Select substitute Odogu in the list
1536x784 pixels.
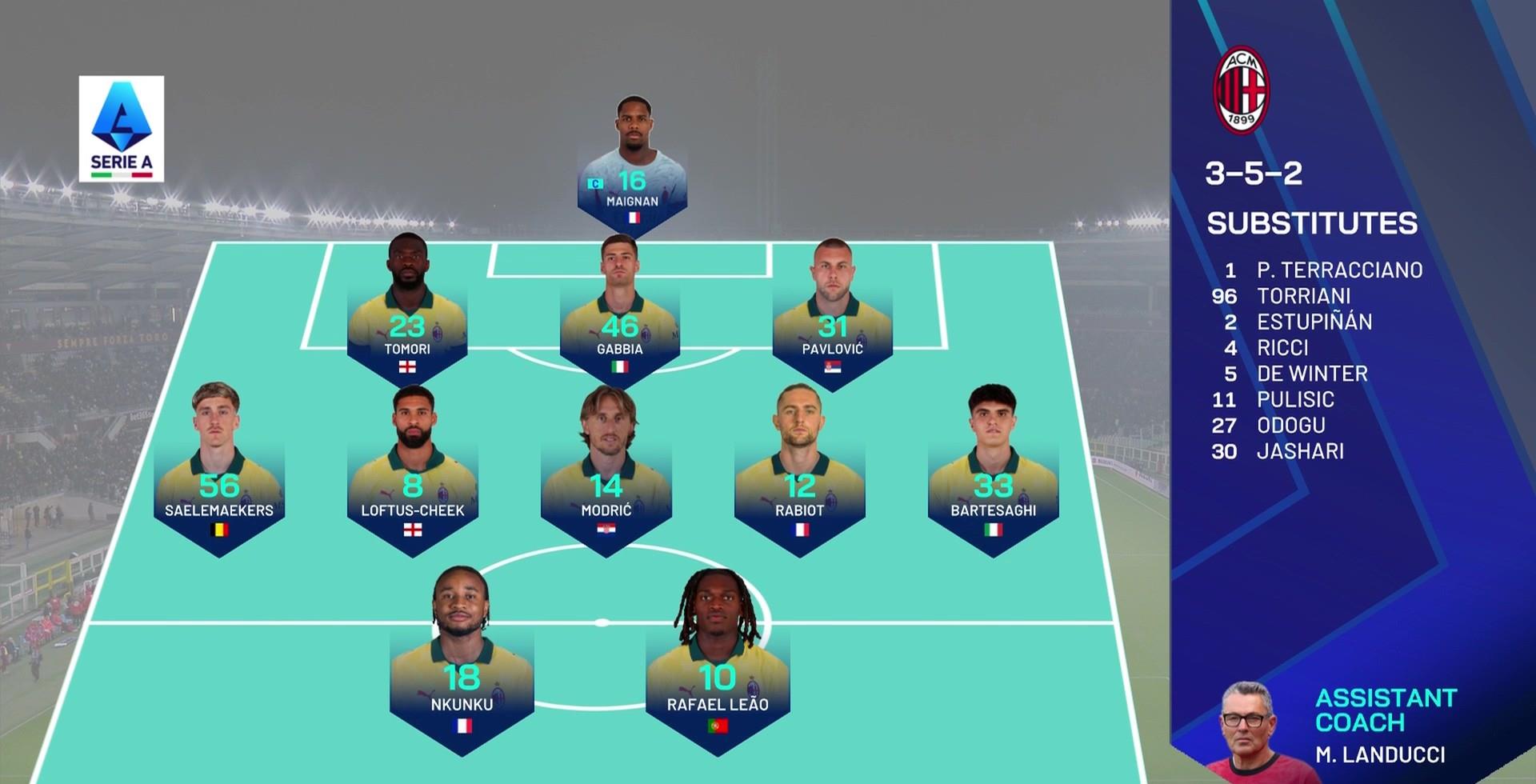[1290, 425]
